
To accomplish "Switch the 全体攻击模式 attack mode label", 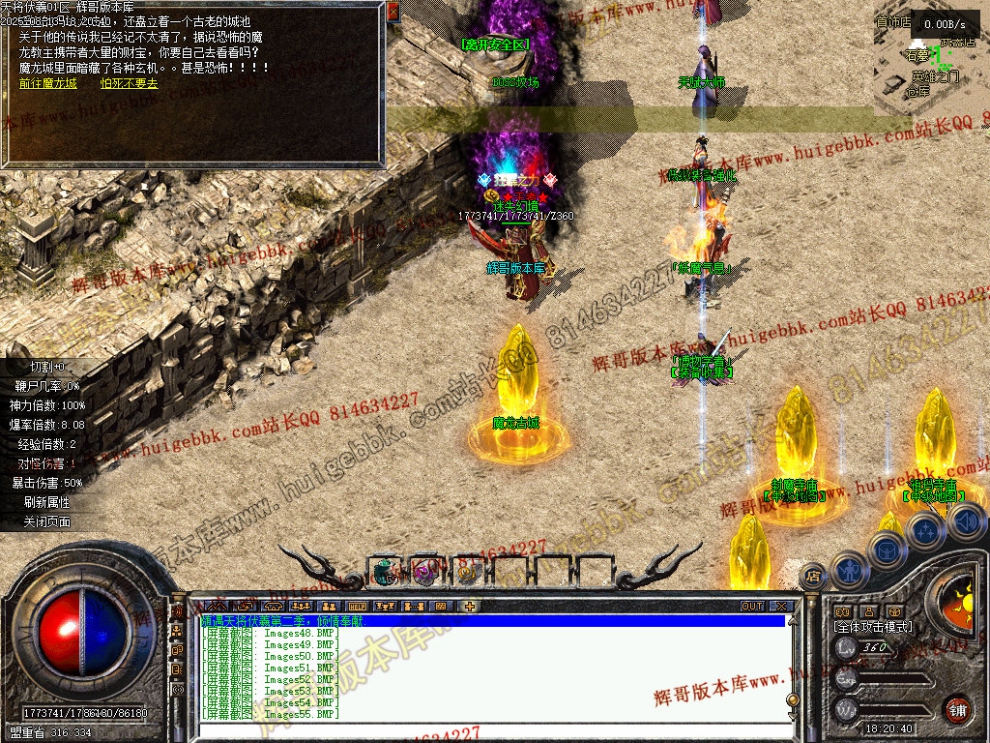I will 872,626.
